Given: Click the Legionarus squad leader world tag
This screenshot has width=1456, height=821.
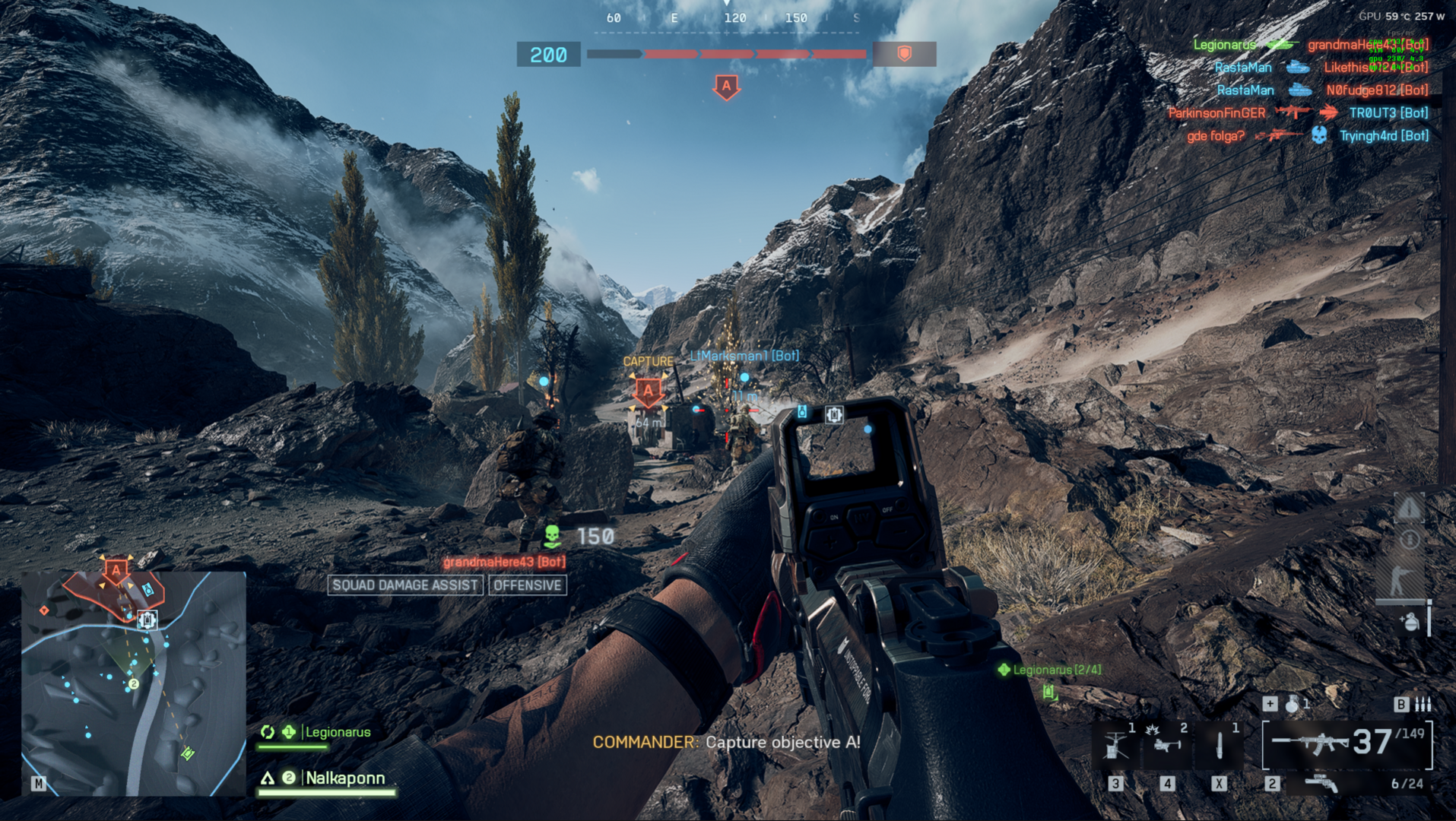Looking at the screenshot, I should pyautogui.click(x=1055, y=670).
